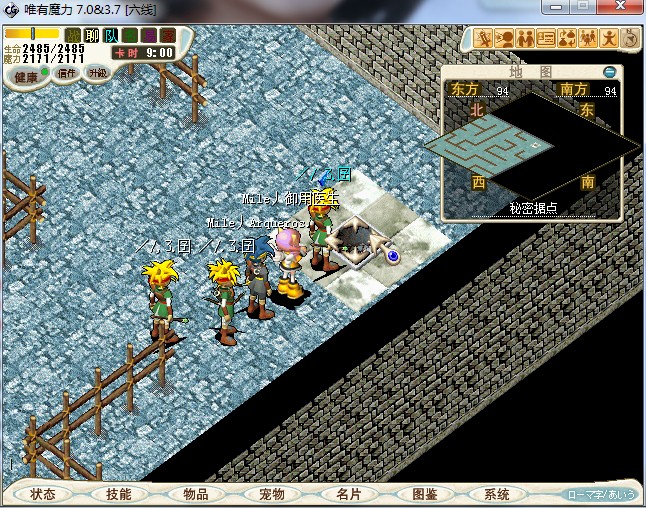Open the 物品 items menu

pyautogui.click(x=195, y=494)
